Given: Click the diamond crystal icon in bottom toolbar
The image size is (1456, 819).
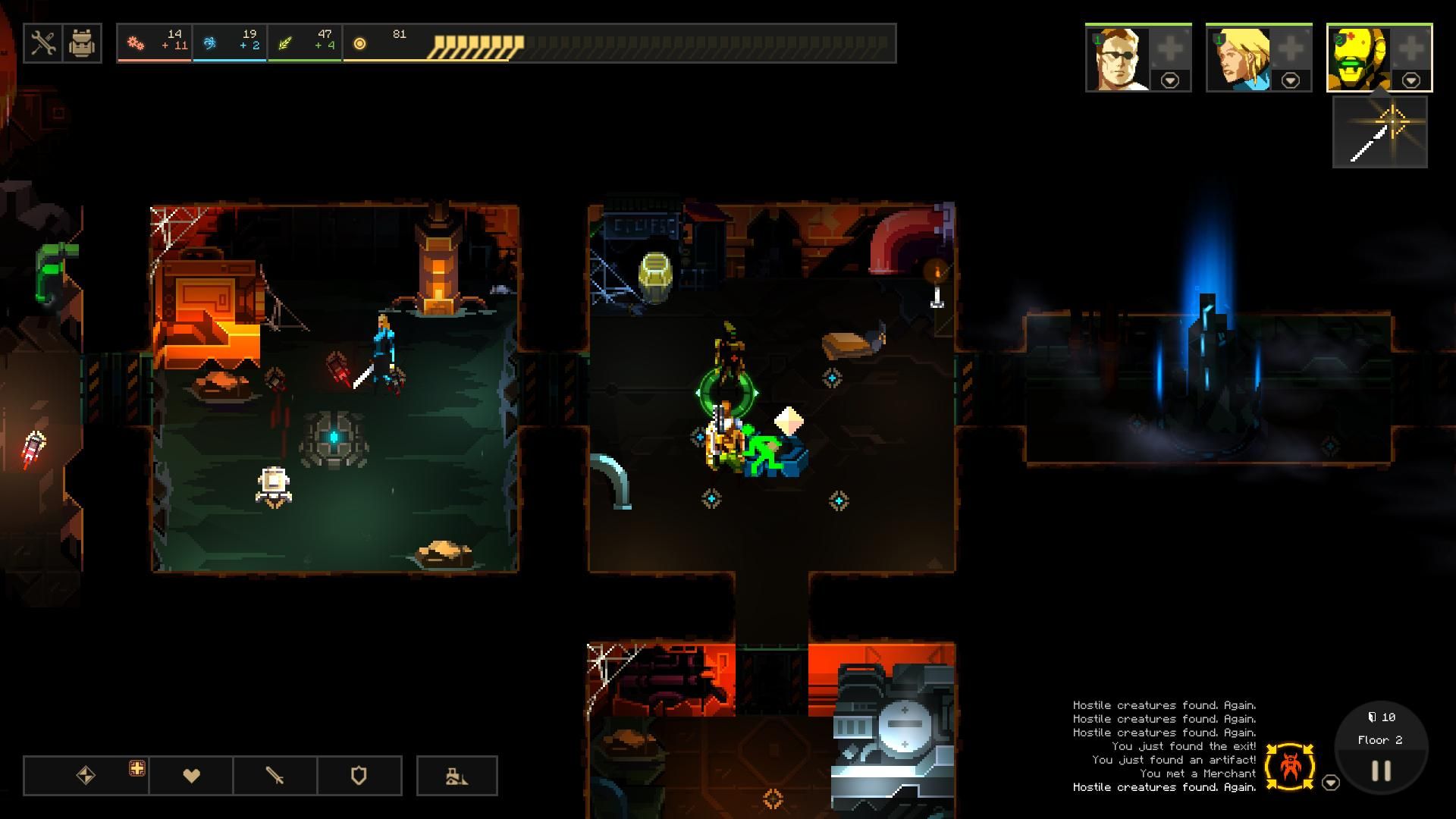Looking at the screenshot, I should coord(86,775).
